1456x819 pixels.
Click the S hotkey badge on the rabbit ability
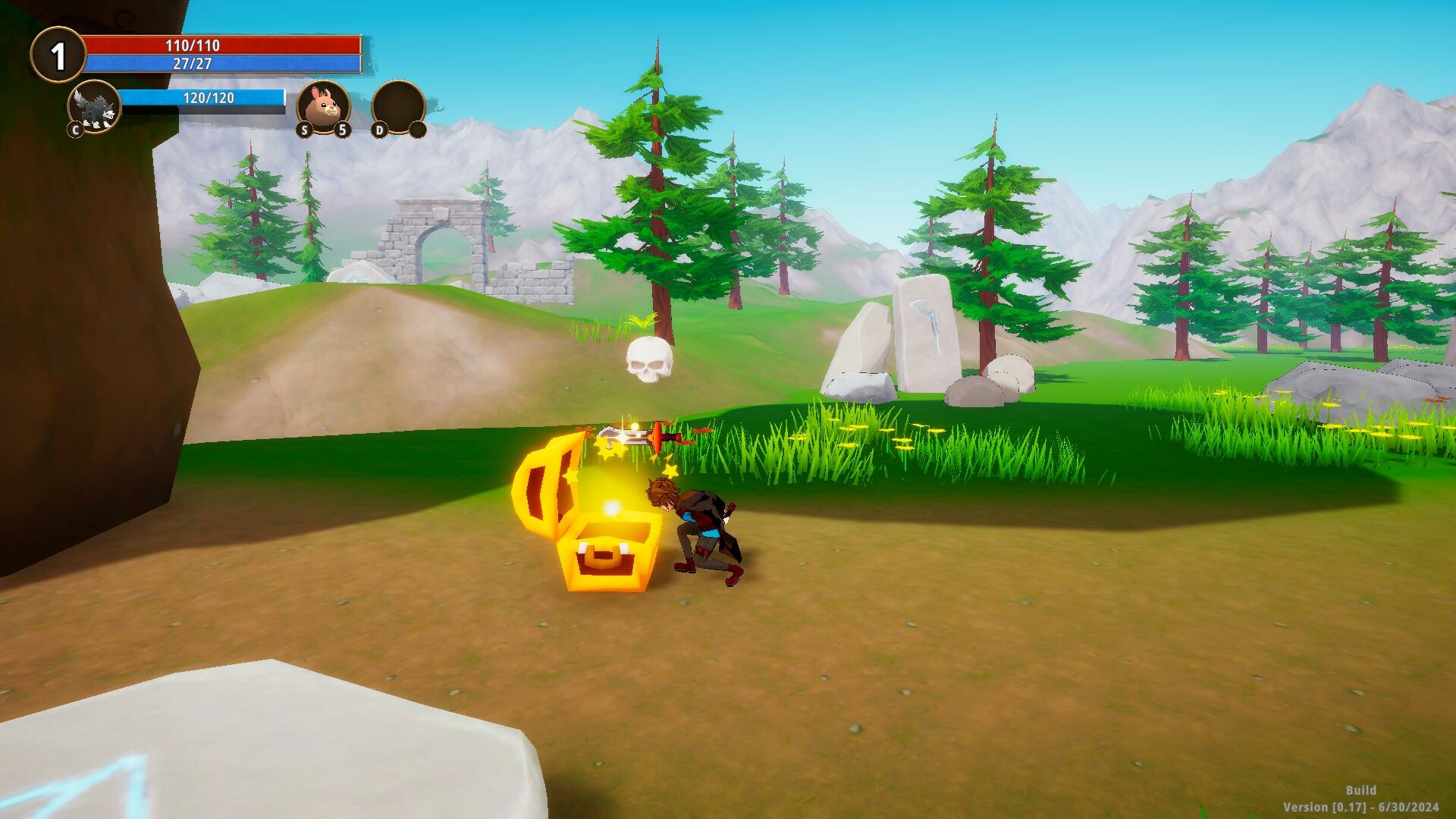[x=305, y=130]
